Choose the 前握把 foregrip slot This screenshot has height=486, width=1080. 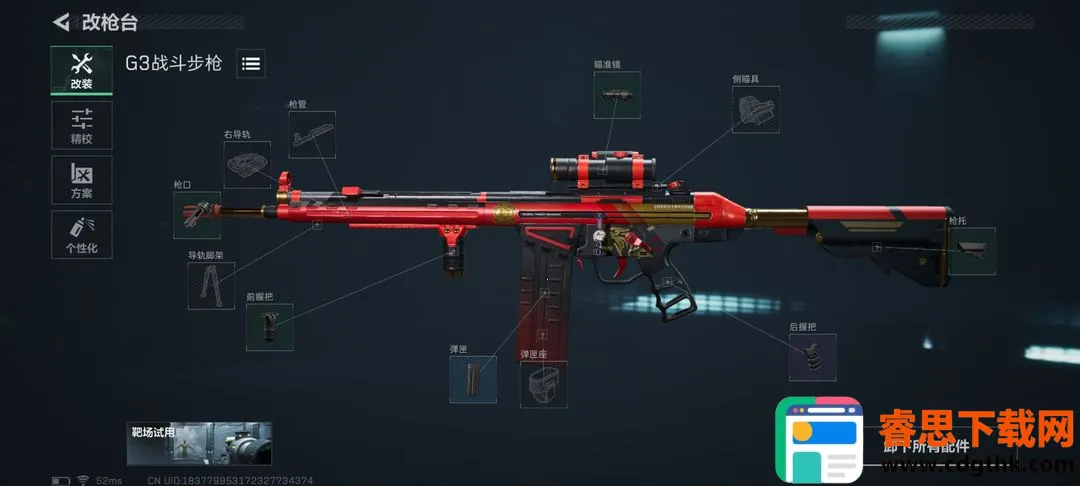point(269,327)
